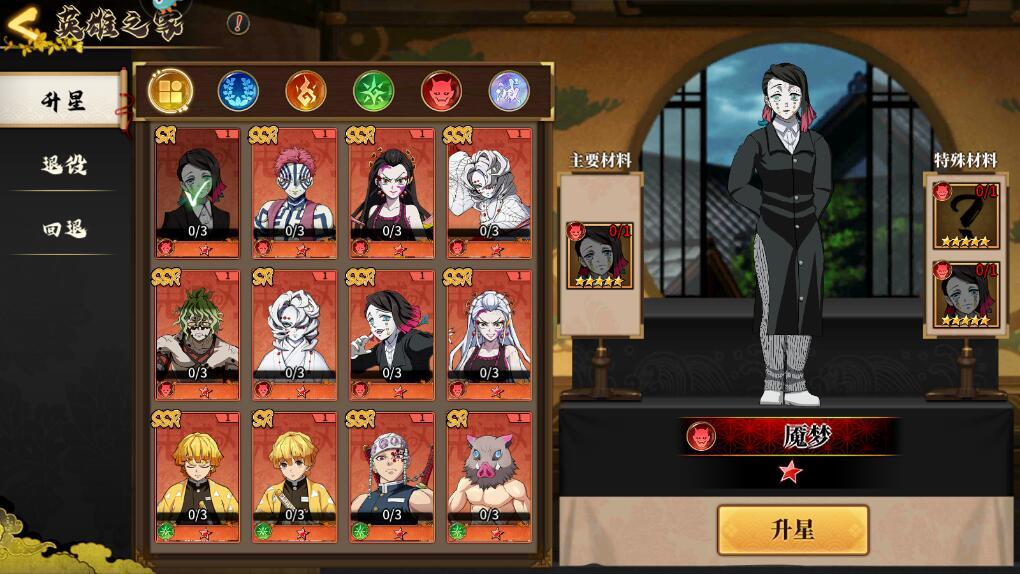Viewport: 1020px width, 574px height.
Task: Filter heroes by the blue water element
Action: [238, 91]
